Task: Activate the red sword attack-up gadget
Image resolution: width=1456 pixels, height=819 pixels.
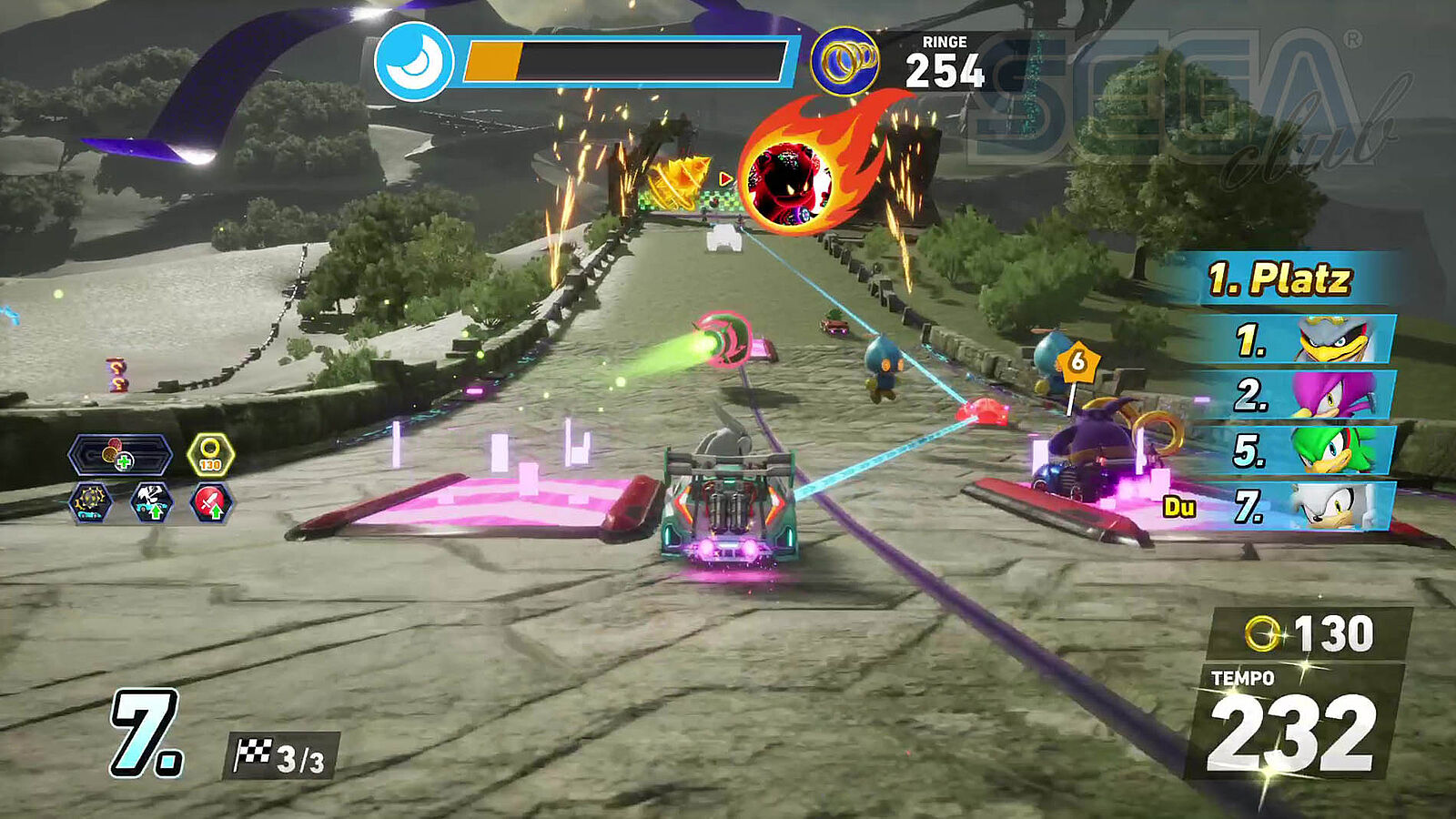Action: coord(211,502)
